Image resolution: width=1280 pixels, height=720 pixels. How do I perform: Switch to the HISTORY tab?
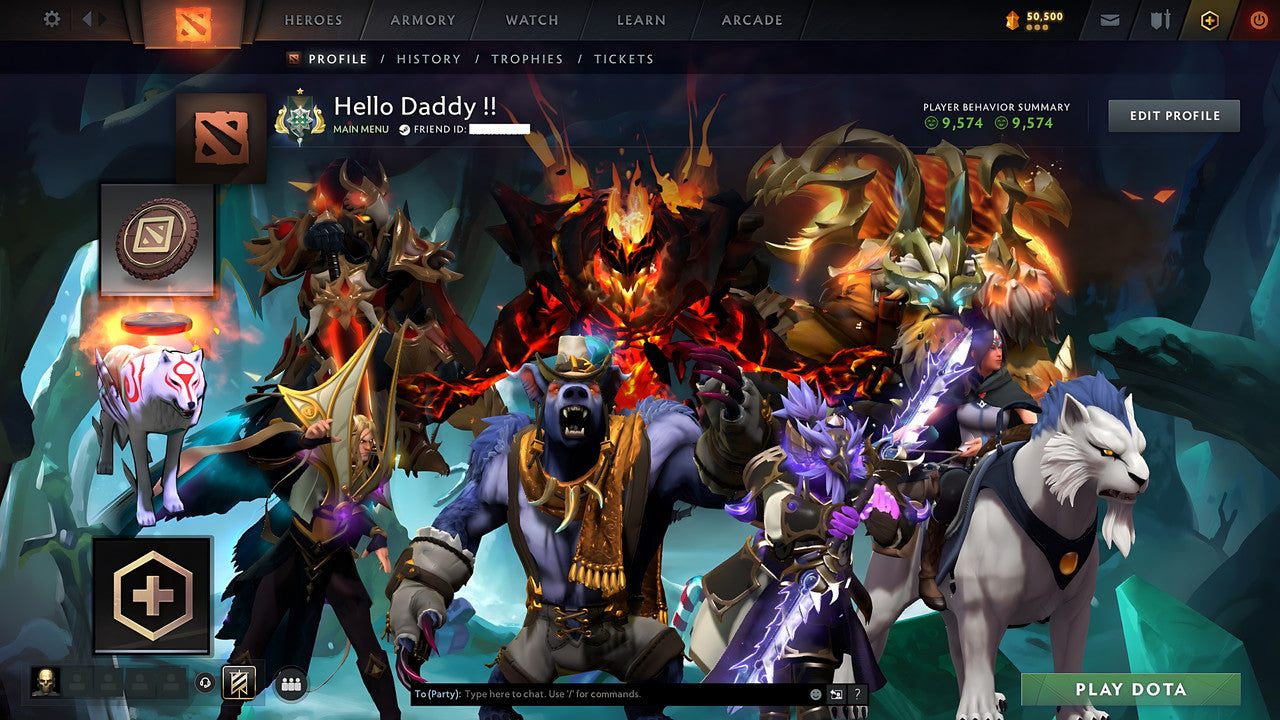(428, 59)
